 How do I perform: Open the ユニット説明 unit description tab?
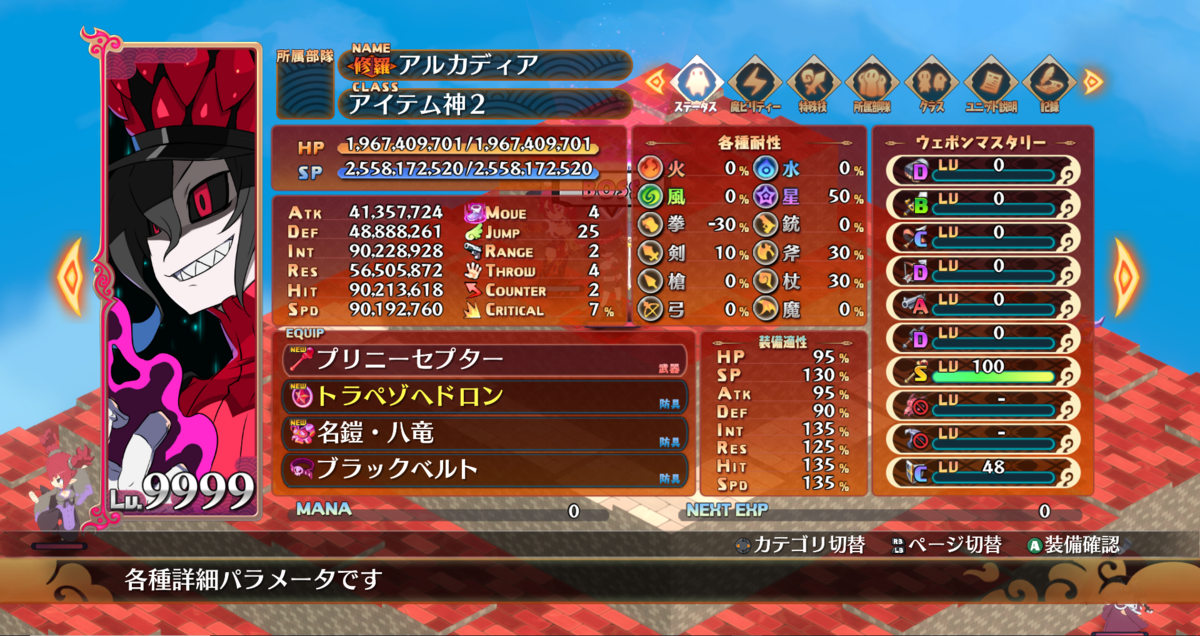click(990, 84)
